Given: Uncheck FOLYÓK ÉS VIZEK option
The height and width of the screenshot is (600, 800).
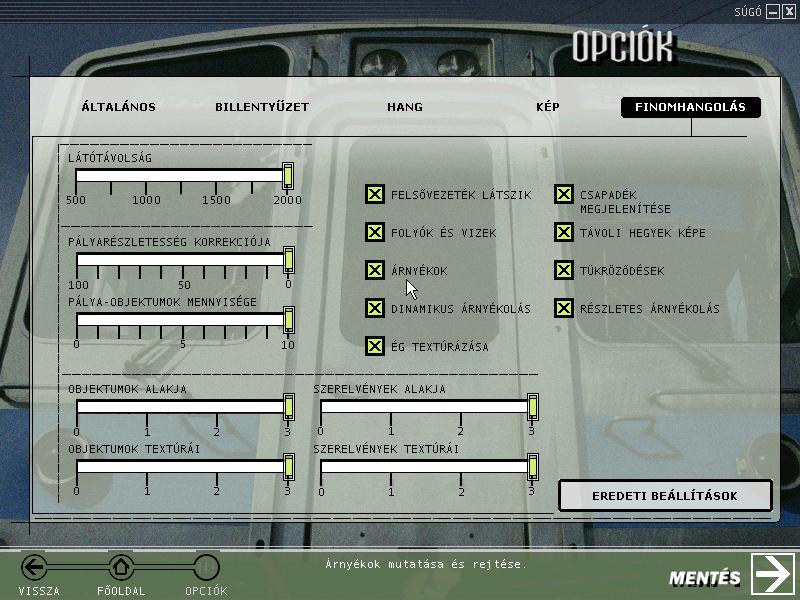Looking at the screenshot, I should tap(375, 233).
